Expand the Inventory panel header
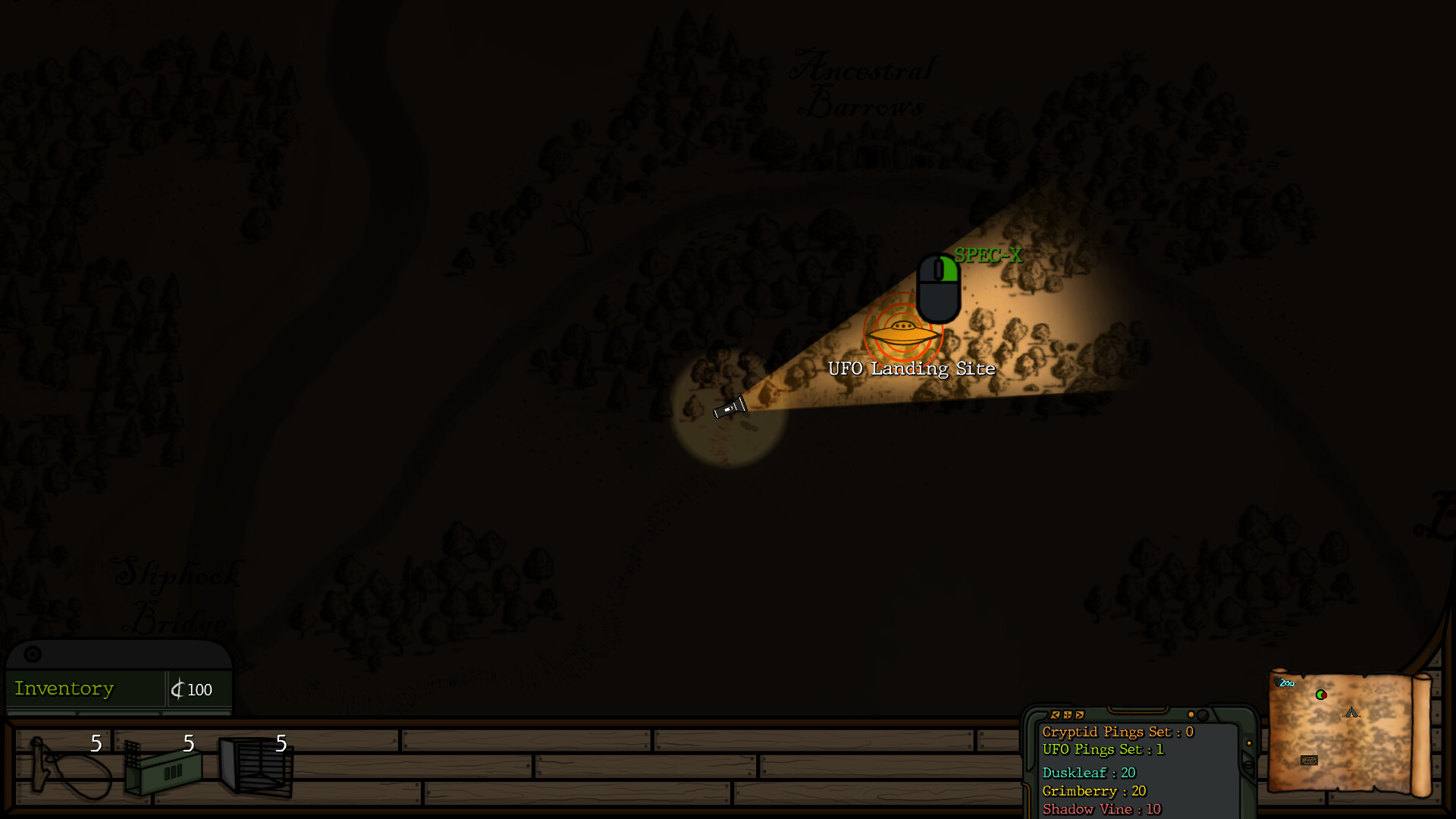1456x819 pixels. (x=34, y=654)
